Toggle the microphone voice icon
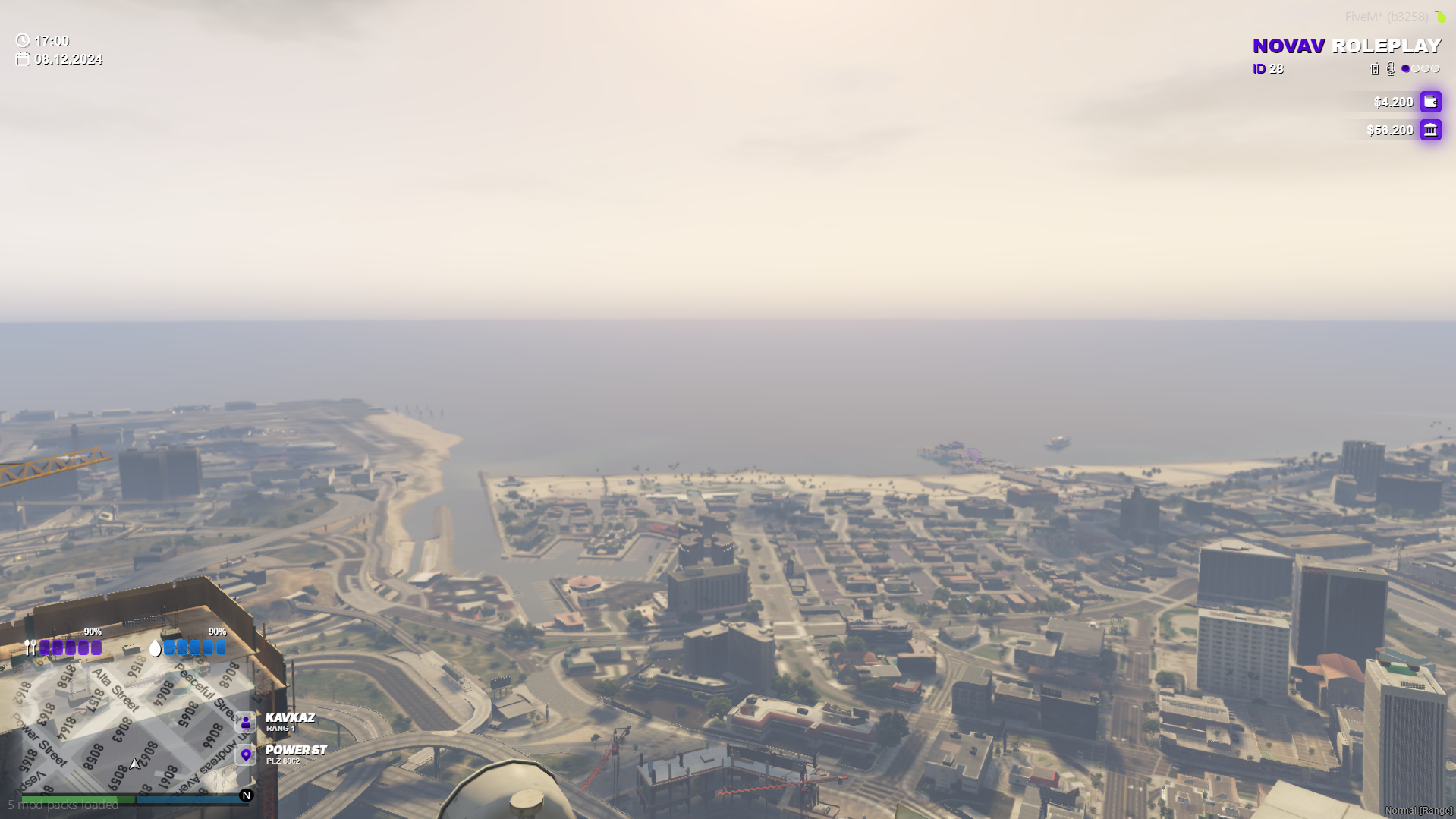 pos(1391,69)
